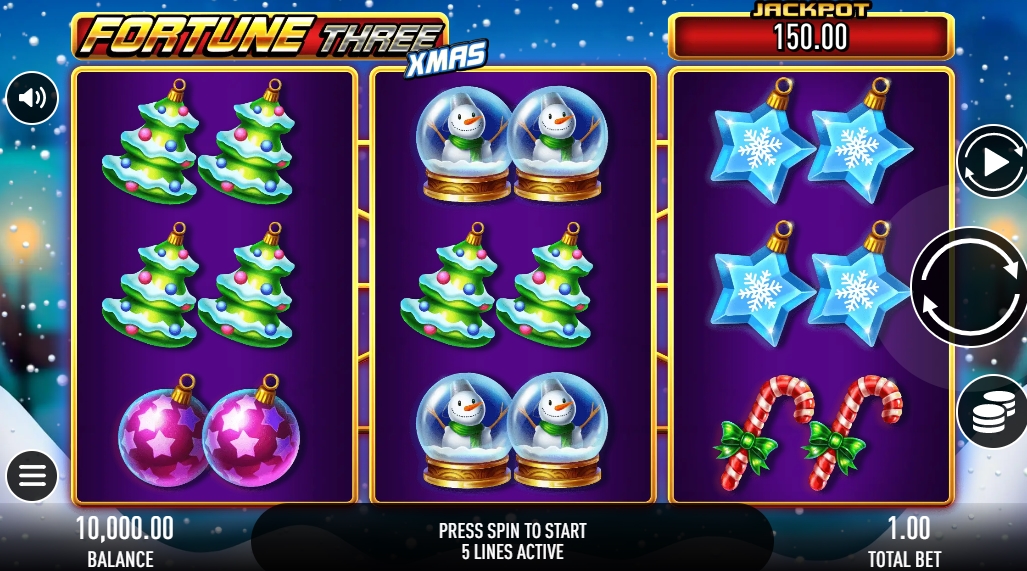The width and height of the screenshot is (1027, 571).
Task: Spin the reels with the circular arrows button
Action: (x=968, y=286)
